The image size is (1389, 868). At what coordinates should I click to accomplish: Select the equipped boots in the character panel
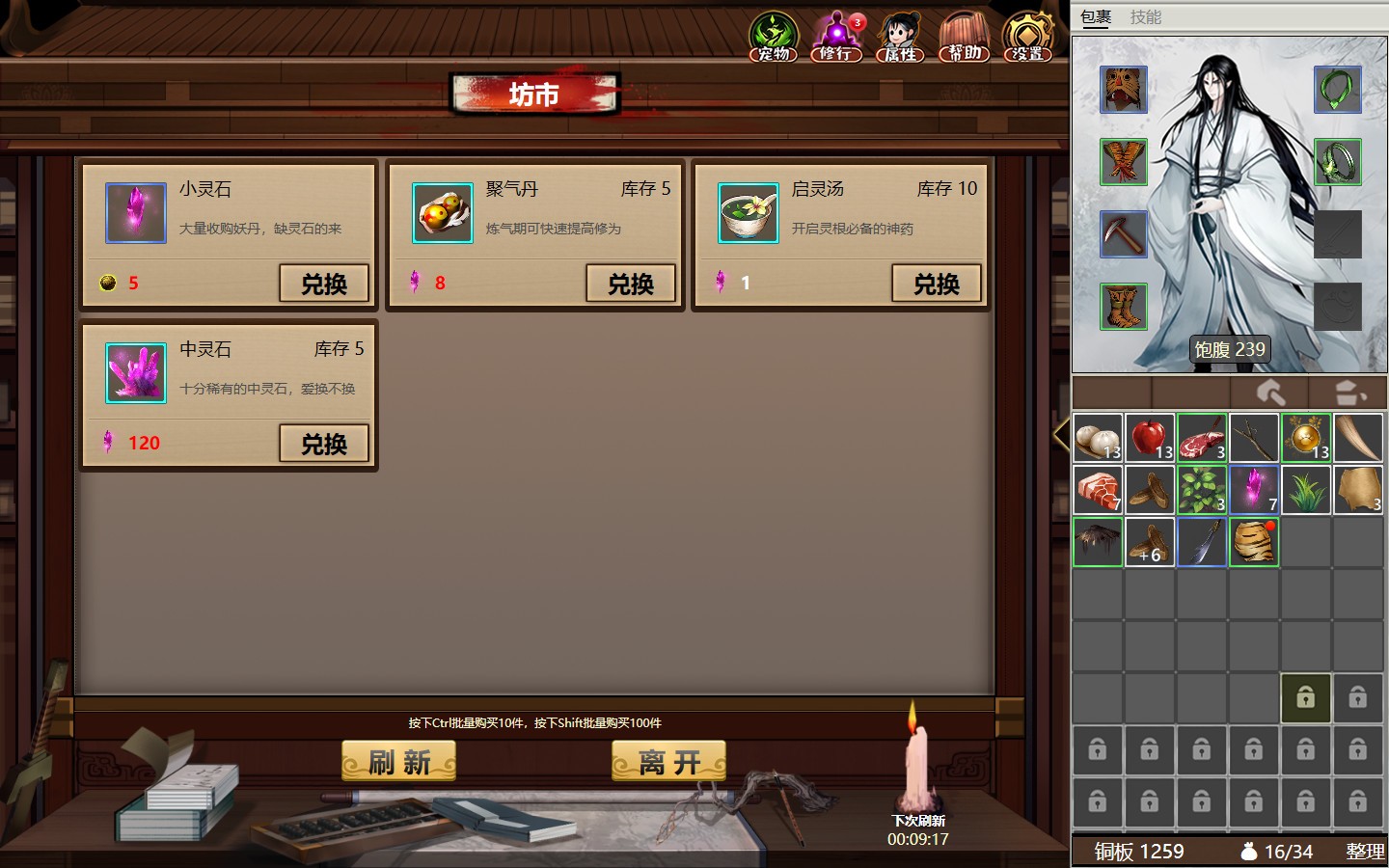pyautogui.click(x=1123, y=305)
